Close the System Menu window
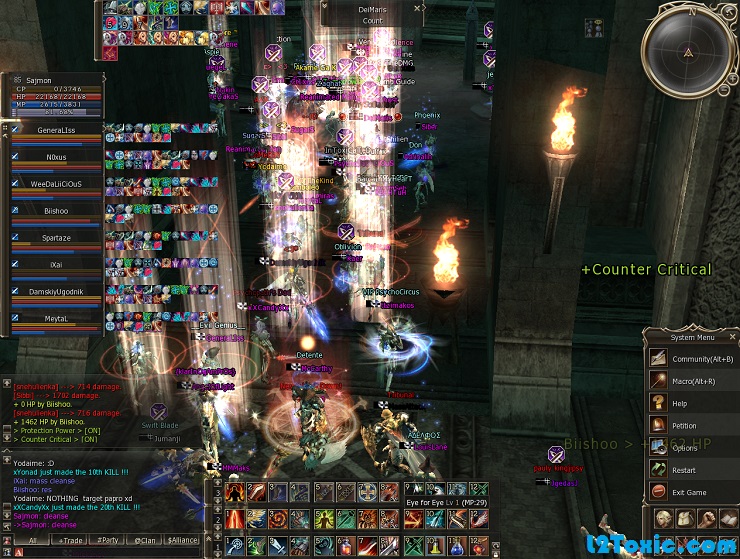This screenshot has width=740, height=559. click(x=734, y=337)
